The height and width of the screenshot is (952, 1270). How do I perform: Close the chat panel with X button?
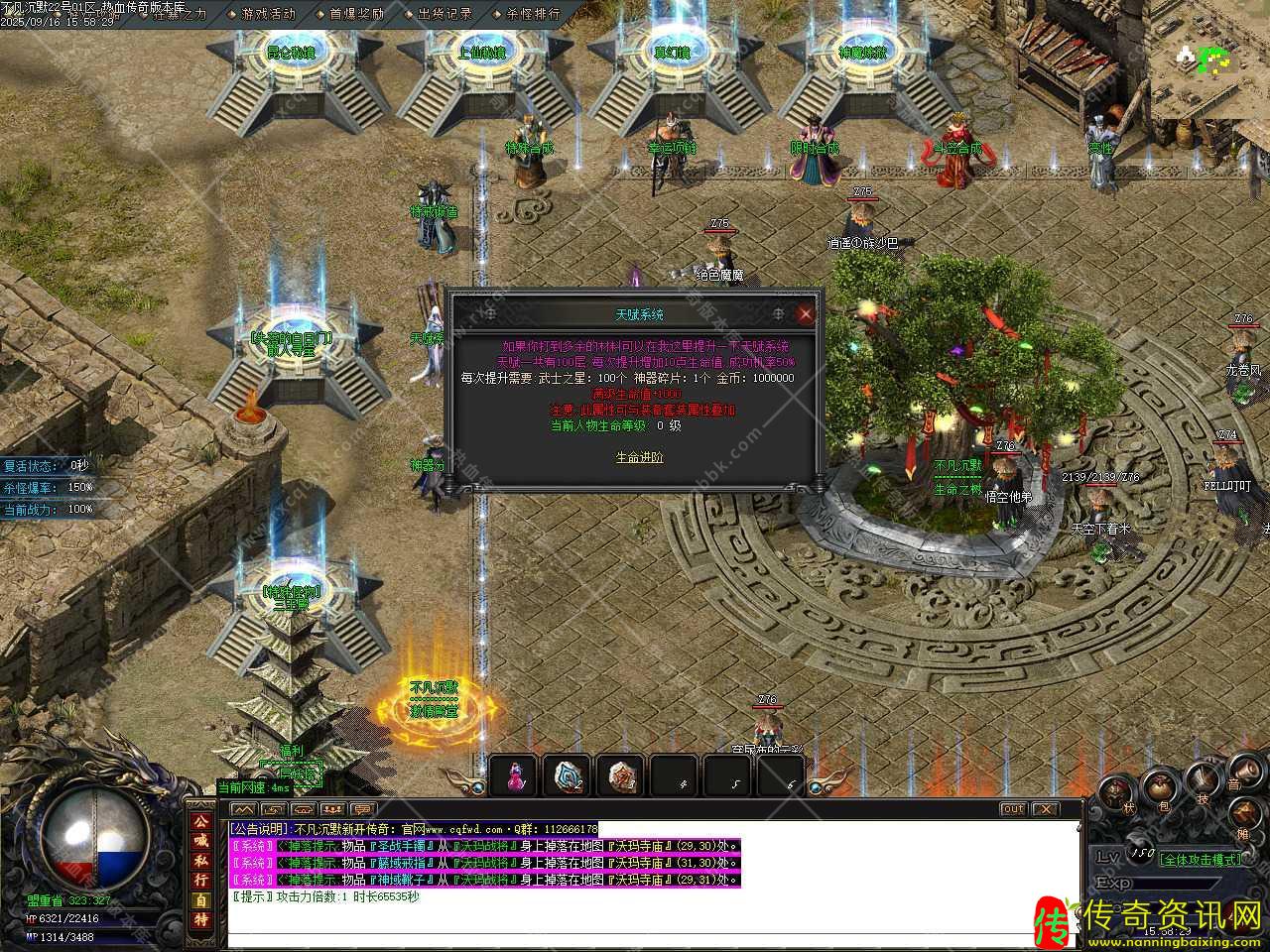[x=1046, y=809]
